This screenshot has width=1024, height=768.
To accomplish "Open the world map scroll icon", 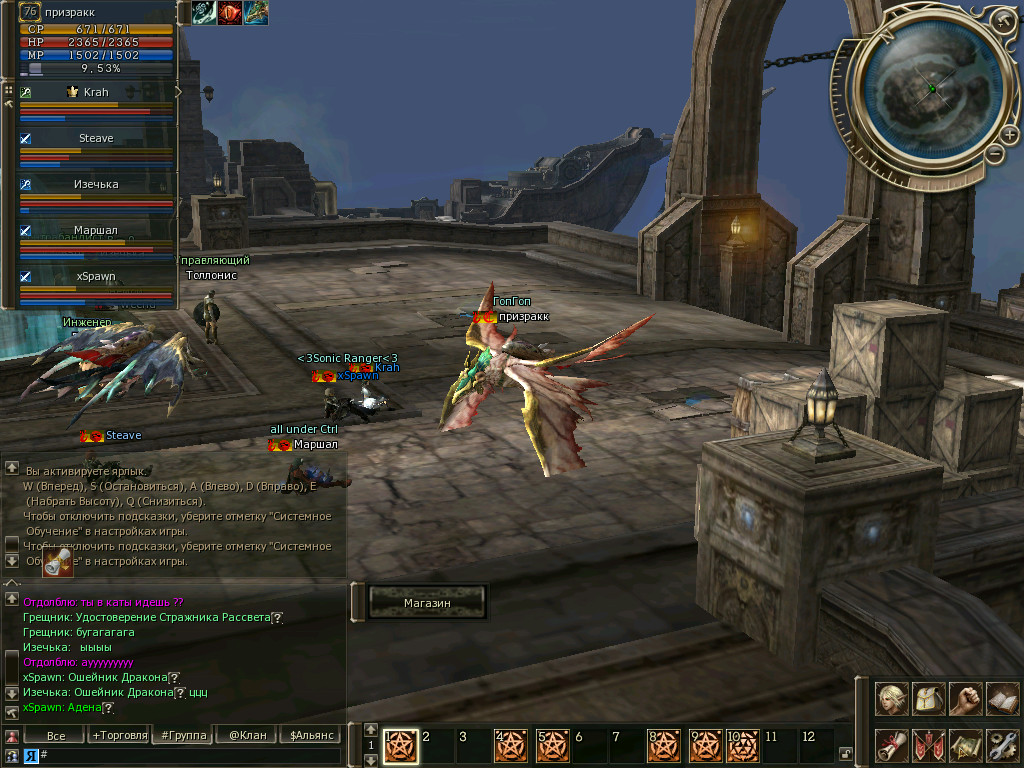I will [x=966, y=745].
